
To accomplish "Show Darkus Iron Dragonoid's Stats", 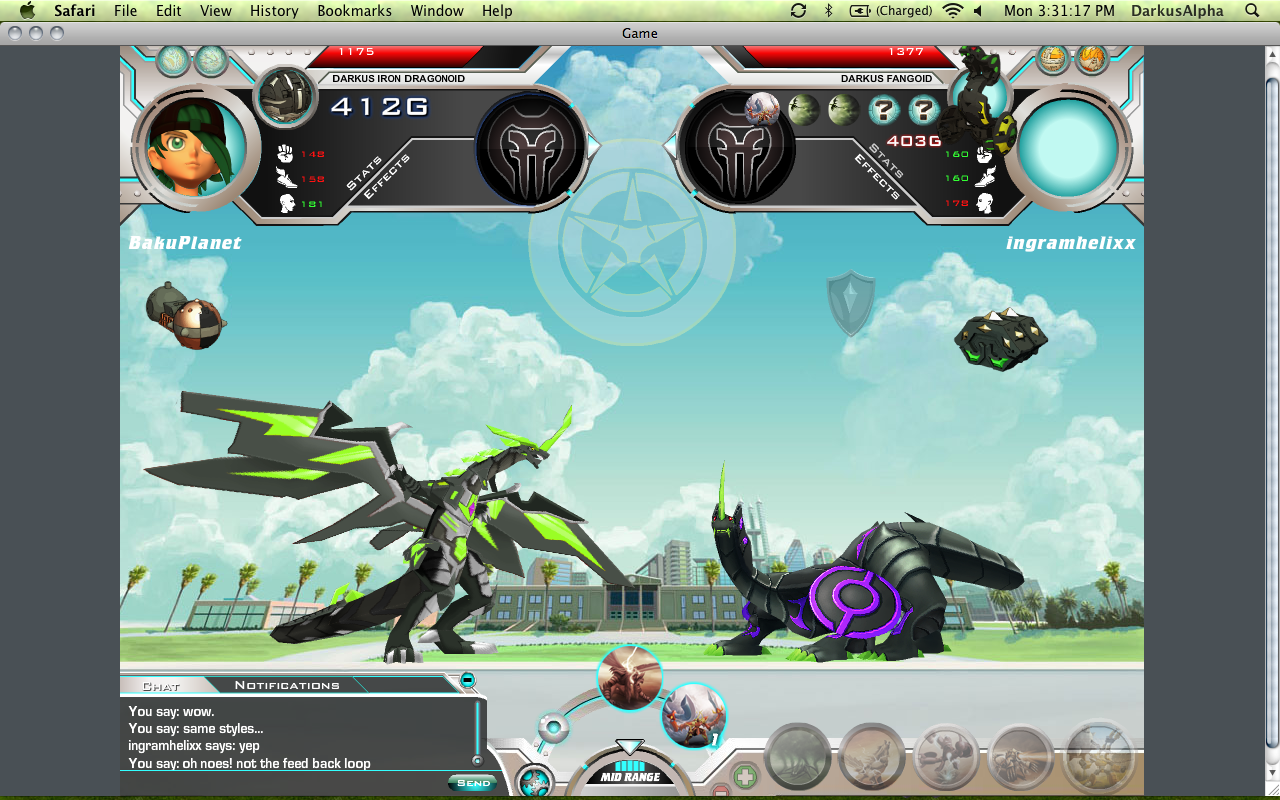I will coord(364,169).
